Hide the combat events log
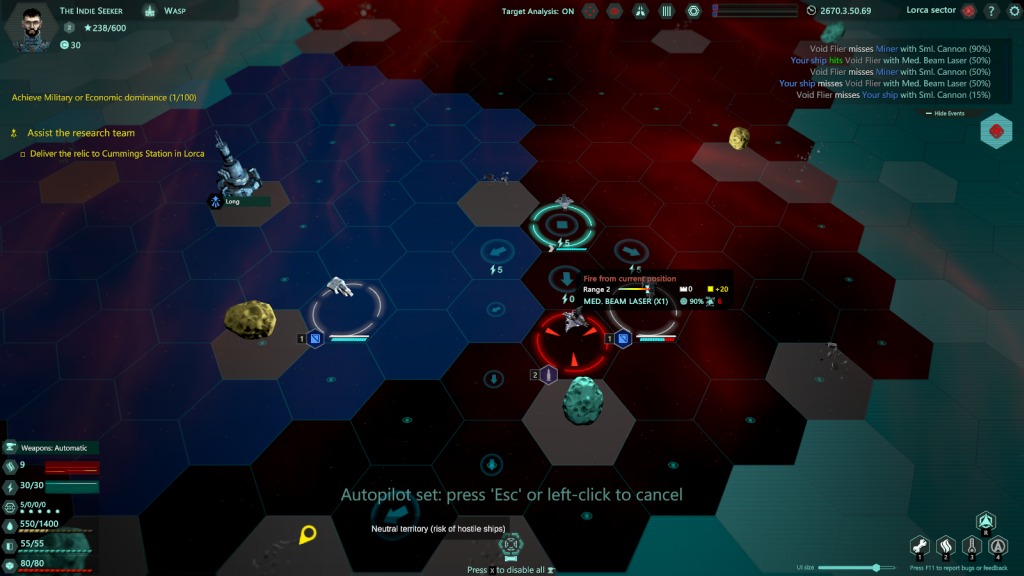 [950, 113]
